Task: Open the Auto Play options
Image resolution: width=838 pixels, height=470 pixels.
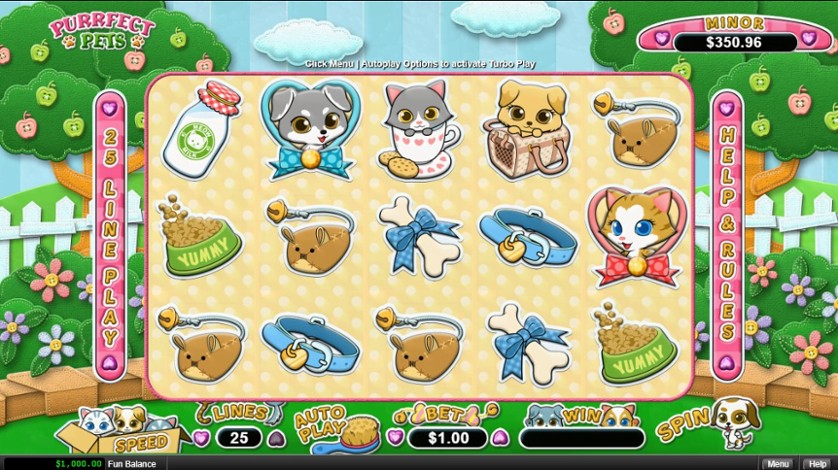Action: [322, 425]
